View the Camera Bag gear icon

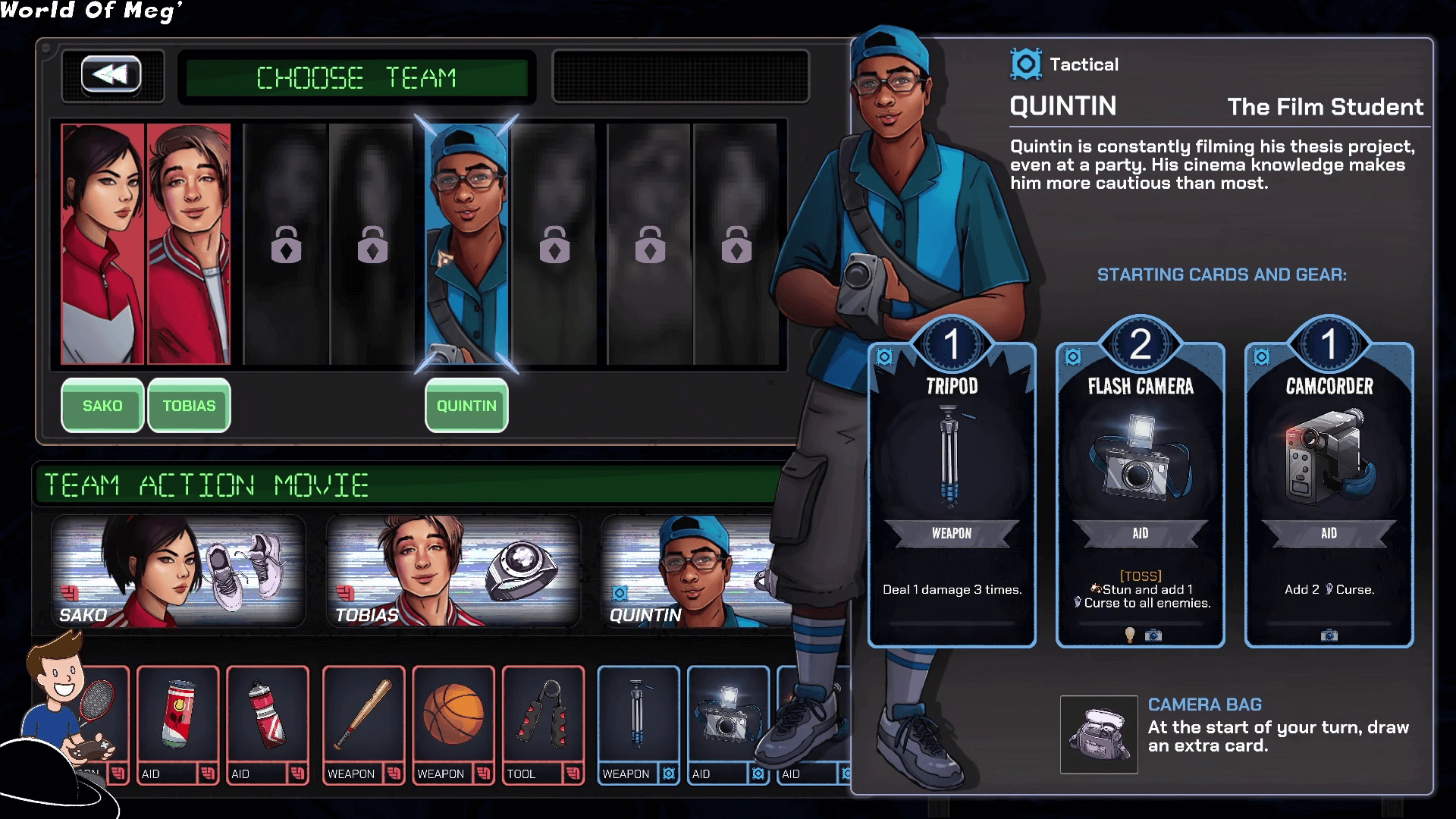(x=1099, y=735)
